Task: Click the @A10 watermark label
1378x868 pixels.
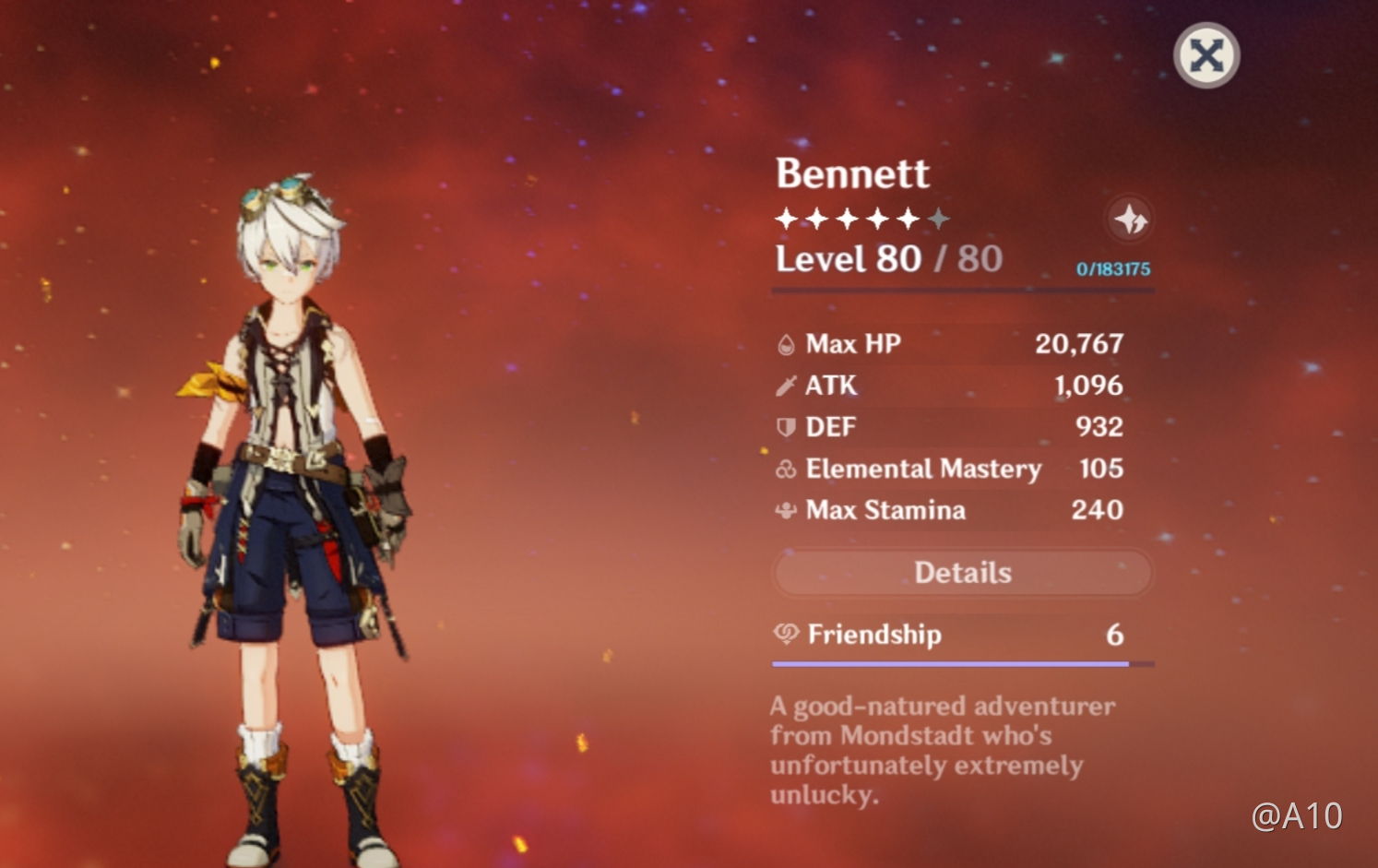Action: [1300, 815]
